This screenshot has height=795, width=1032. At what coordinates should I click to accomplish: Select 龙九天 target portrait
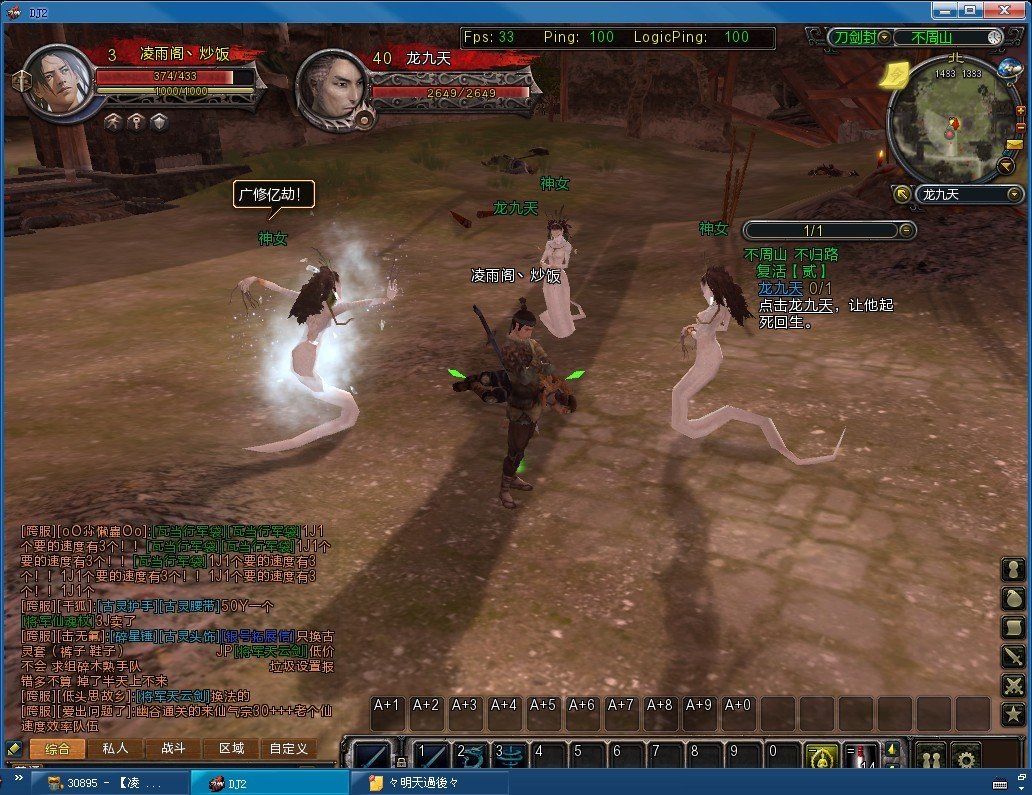pyautogui.click(x=333, y=88)
